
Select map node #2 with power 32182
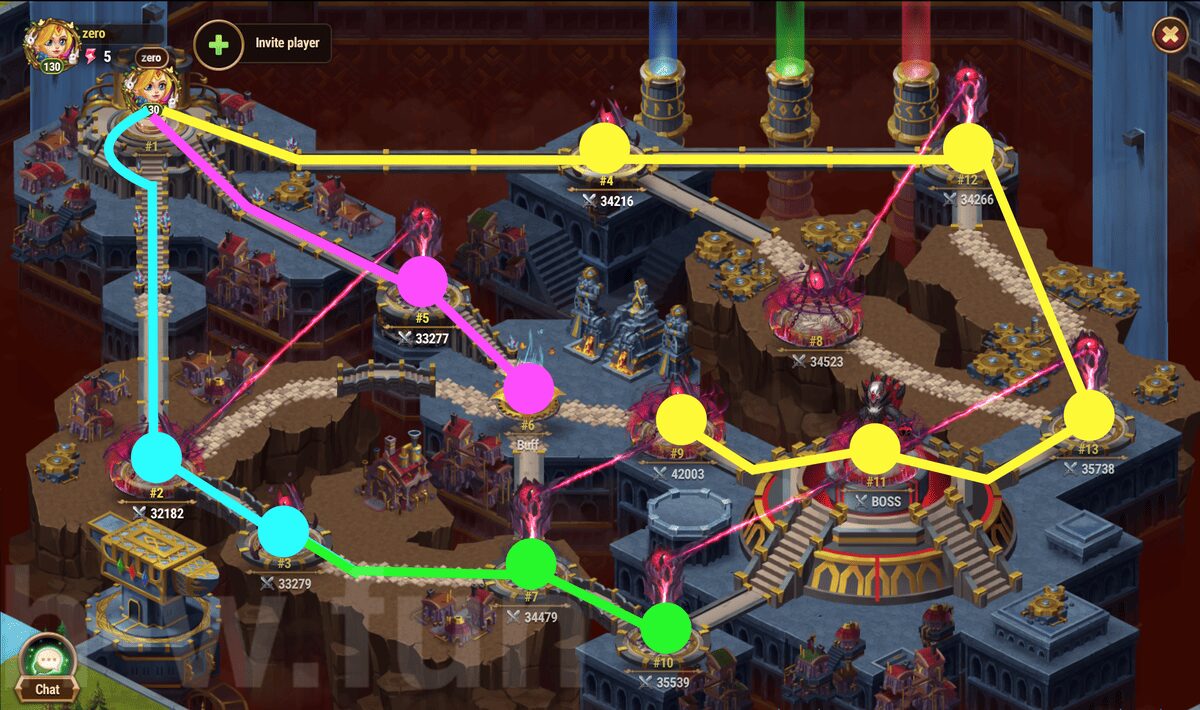click(x=156, y=457)
